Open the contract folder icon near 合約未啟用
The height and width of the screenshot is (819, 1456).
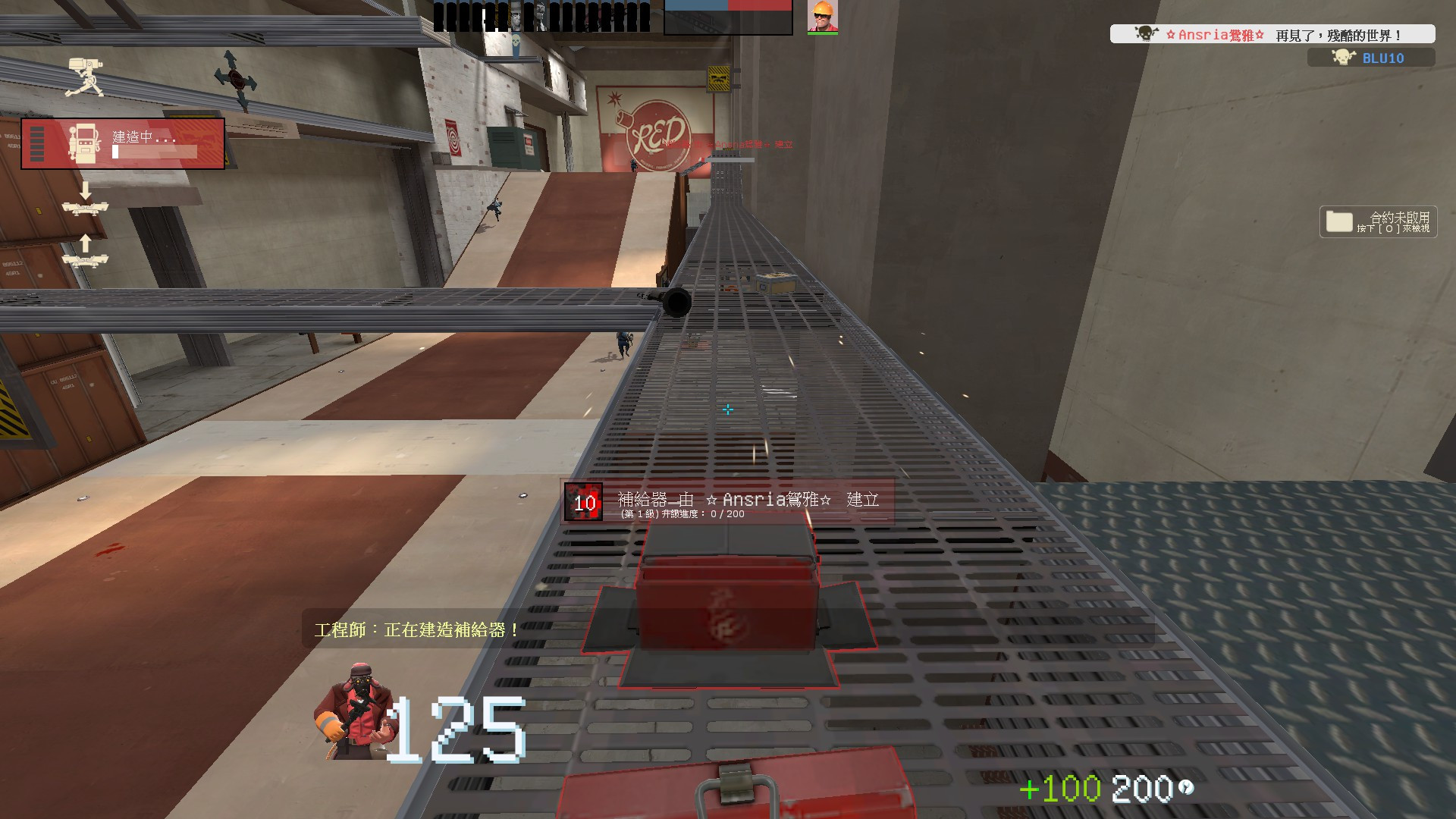(x=1338, y=221)
